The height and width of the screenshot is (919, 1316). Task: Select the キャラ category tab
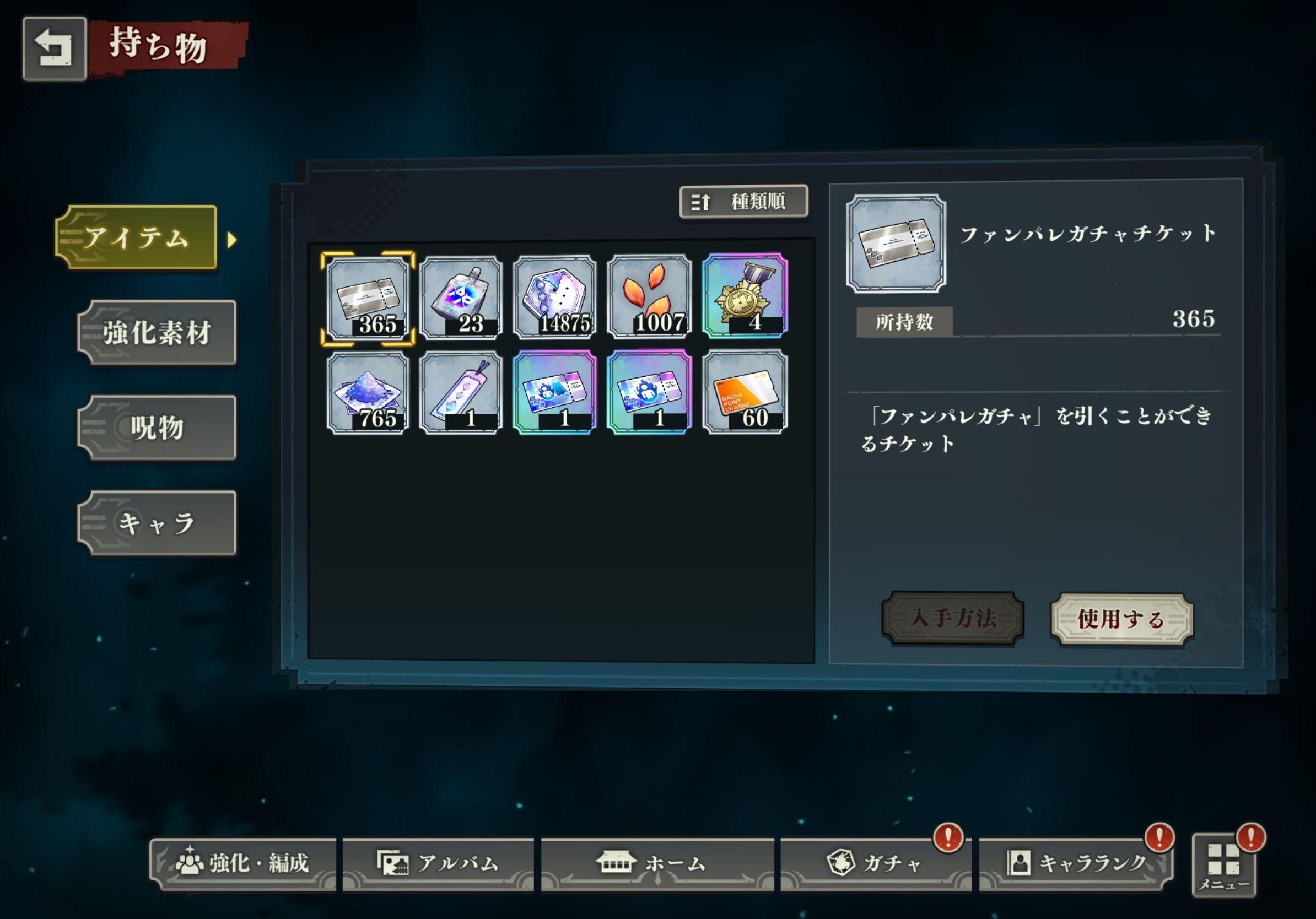[x=157, y=522]
